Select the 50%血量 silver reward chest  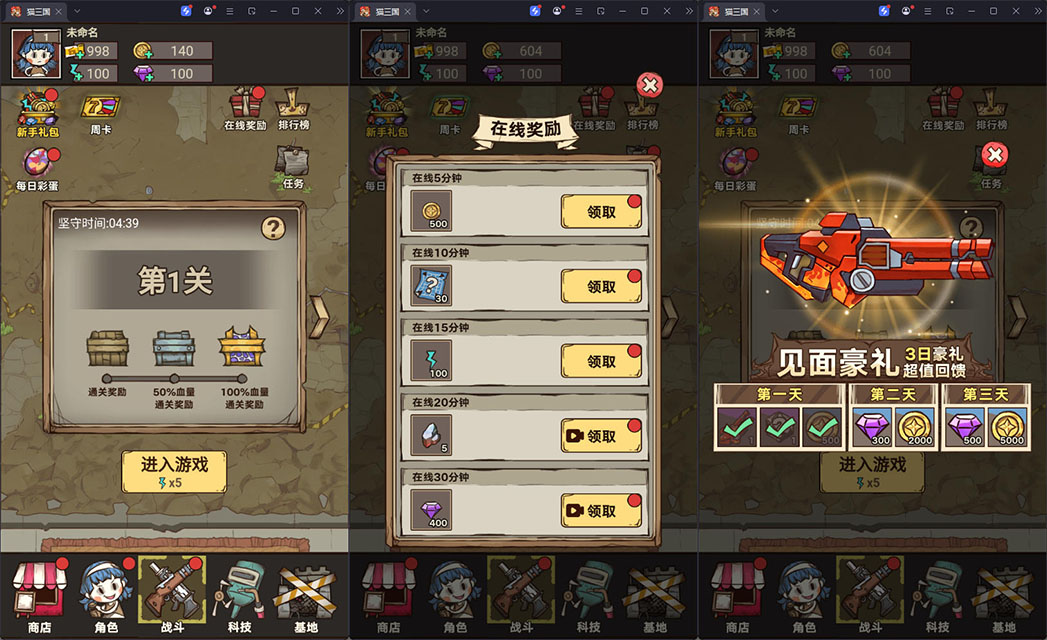click(x=173, y=349)
